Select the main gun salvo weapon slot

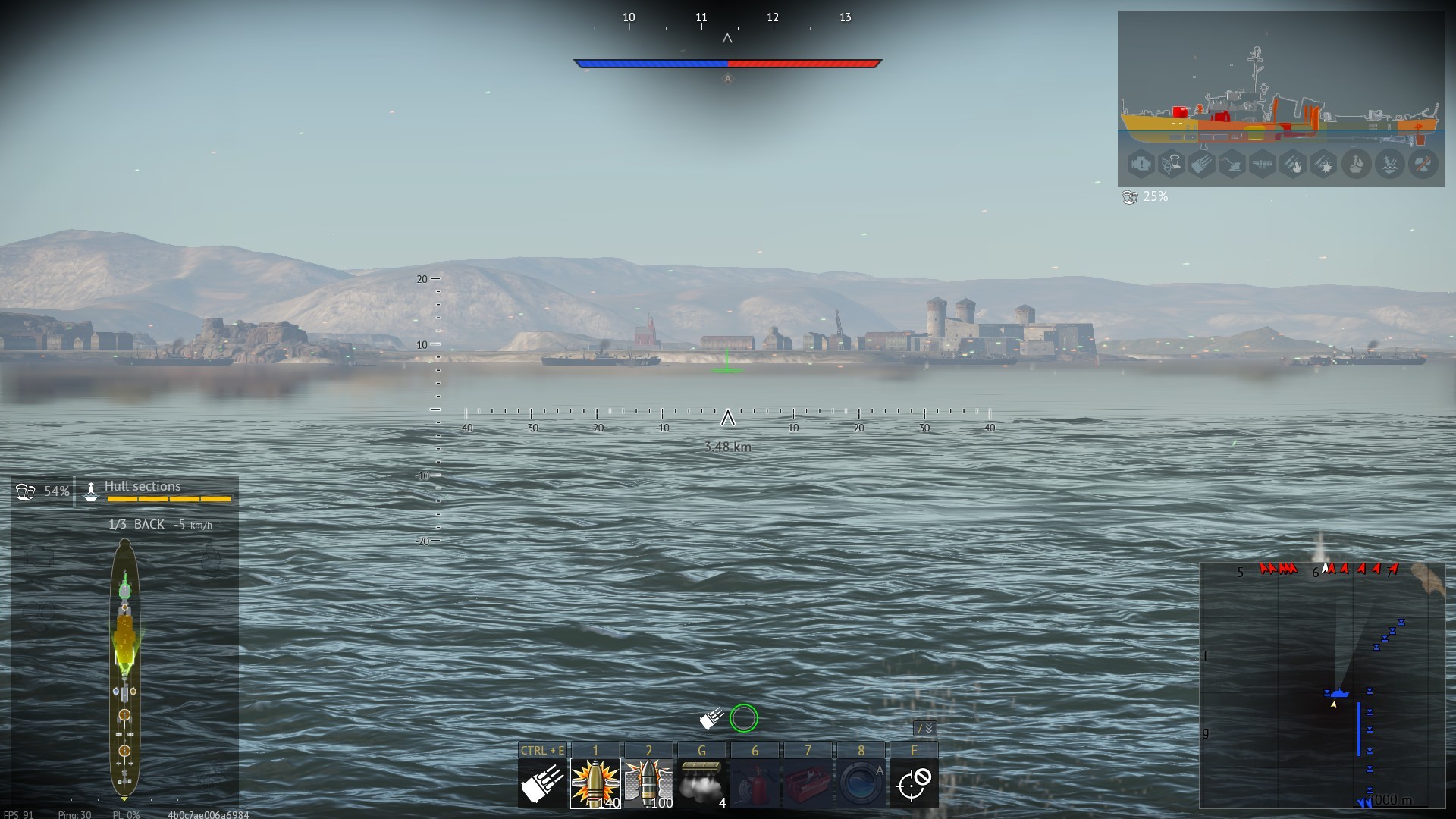click(x=541, y=783)
